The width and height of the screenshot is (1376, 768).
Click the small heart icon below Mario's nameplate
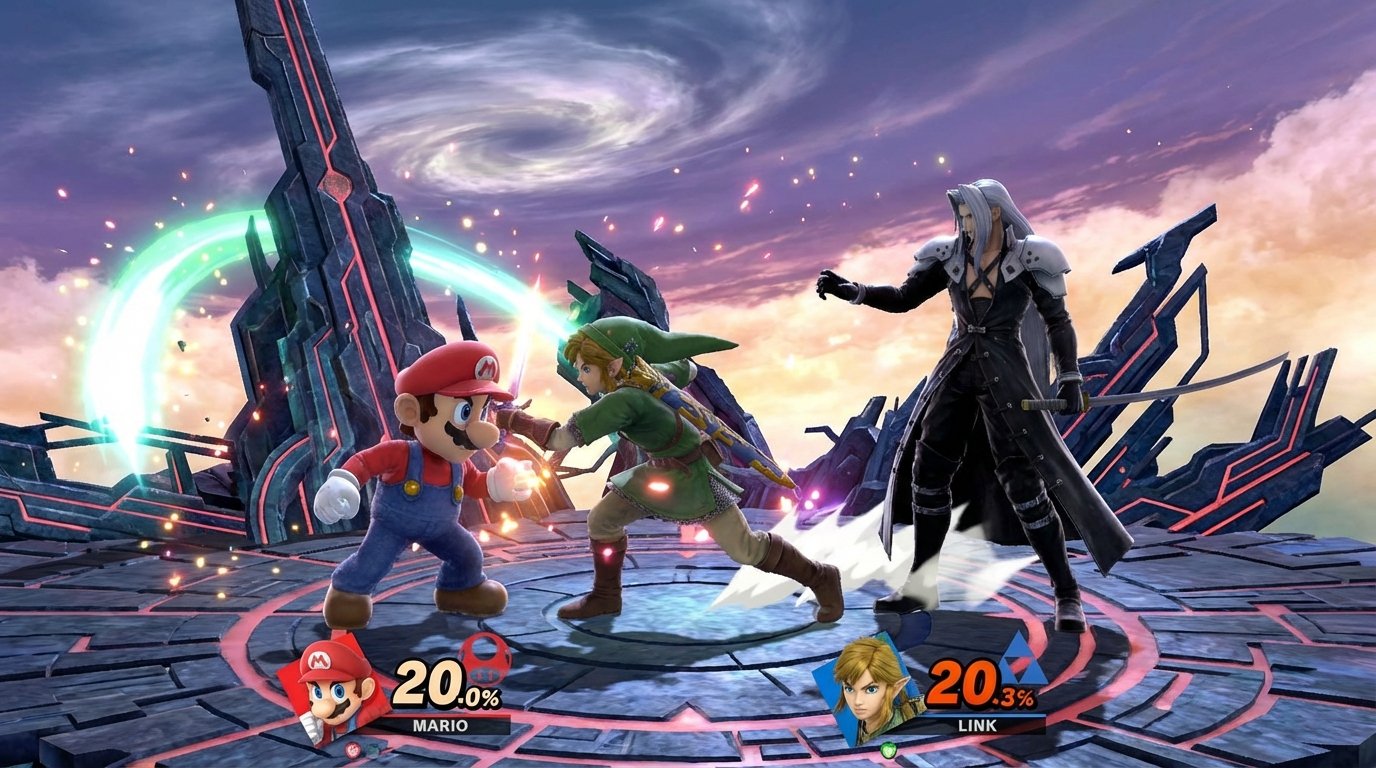click(x=353, y=749)
